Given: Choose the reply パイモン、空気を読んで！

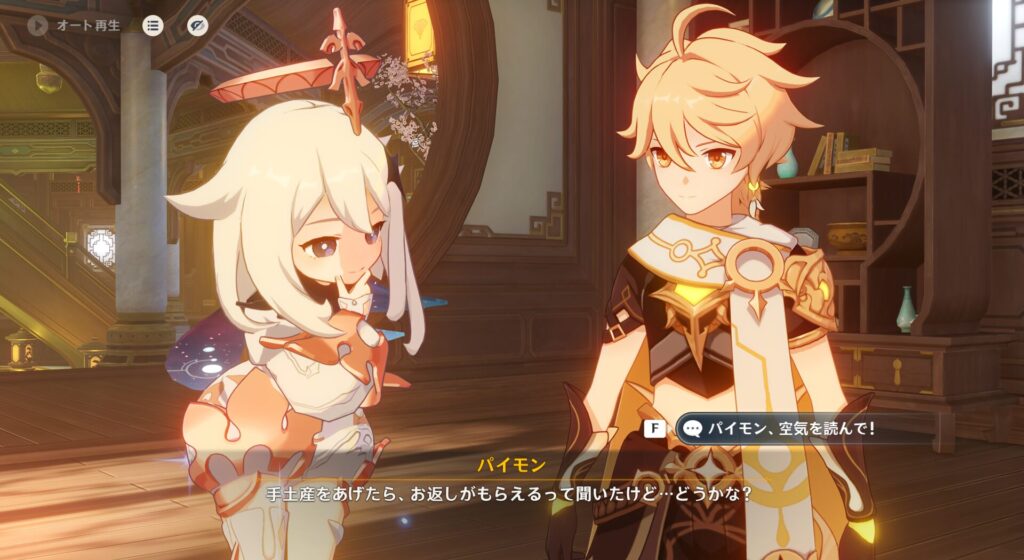Looking at the screenshot, I should tap(780, 428).
